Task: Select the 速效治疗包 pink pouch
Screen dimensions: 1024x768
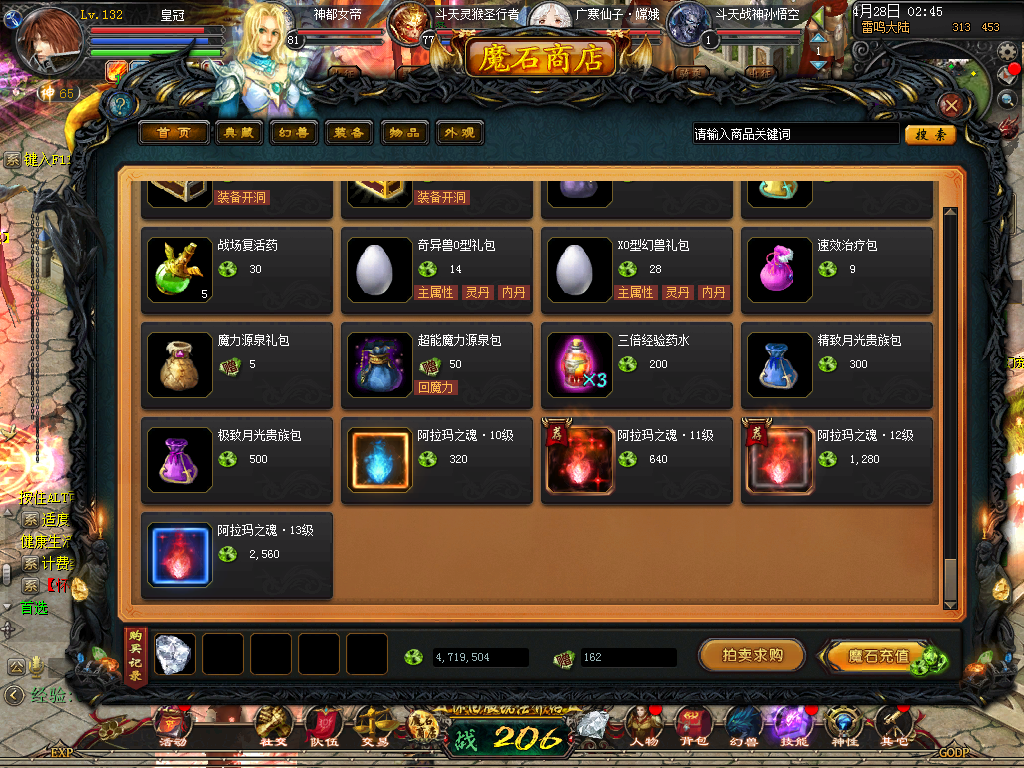Action: (x=780, y=269)
